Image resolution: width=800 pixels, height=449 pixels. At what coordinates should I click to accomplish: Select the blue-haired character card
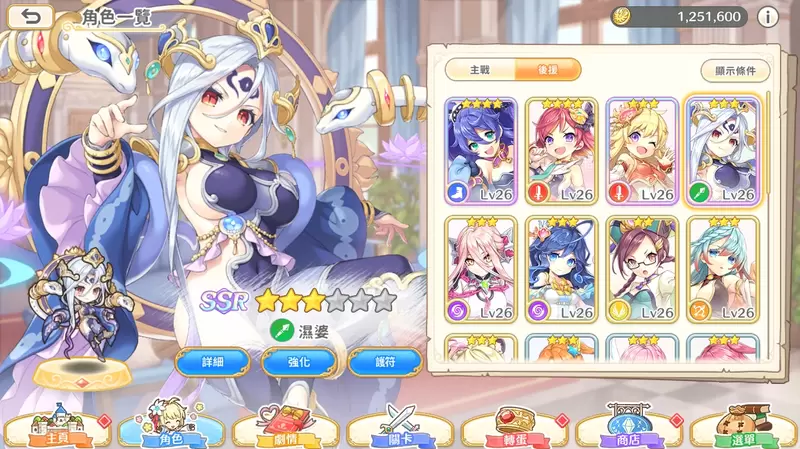pos(480,150)
